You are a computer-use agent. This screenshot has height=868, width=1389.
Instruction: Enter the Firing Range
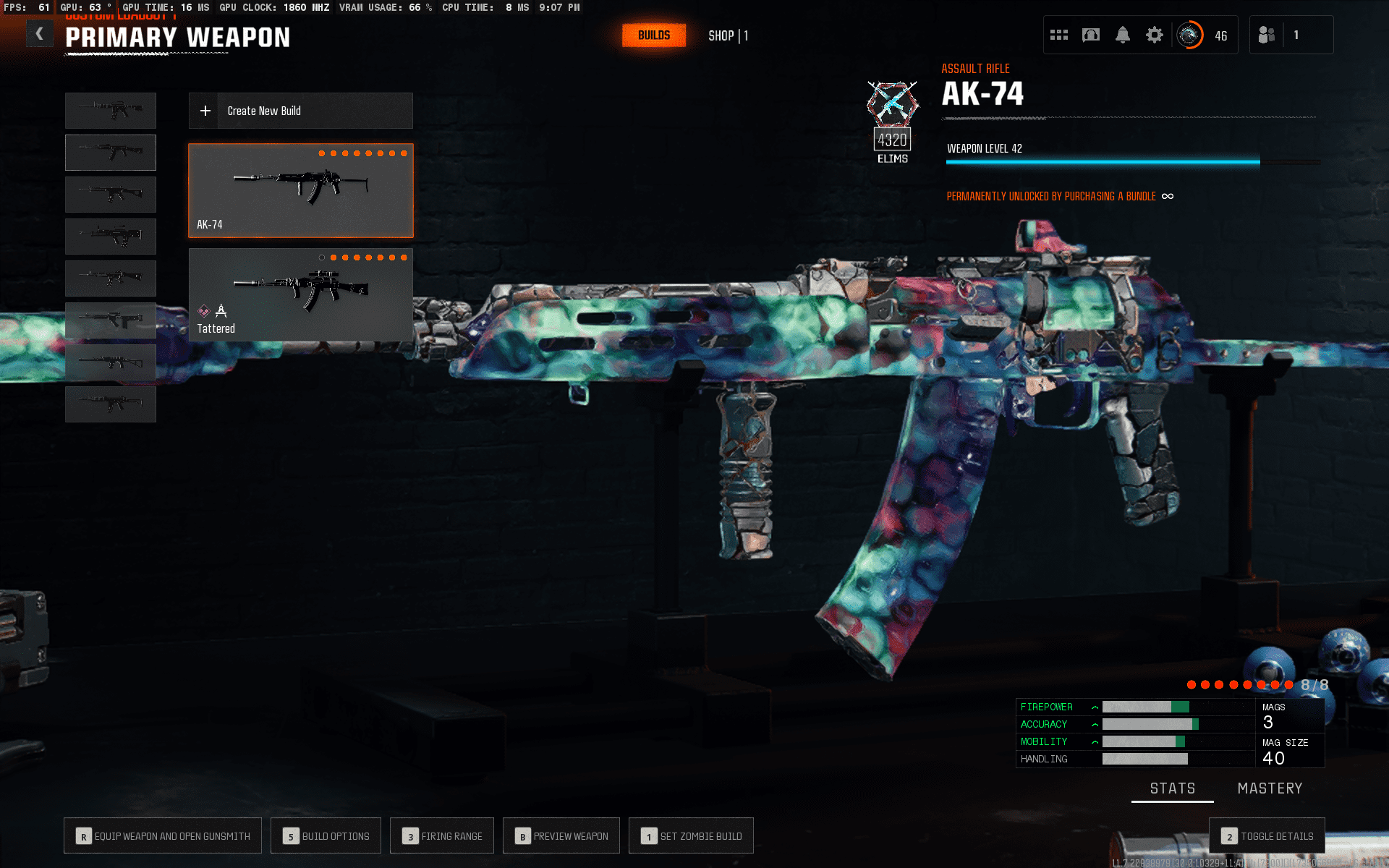point(442,836)
